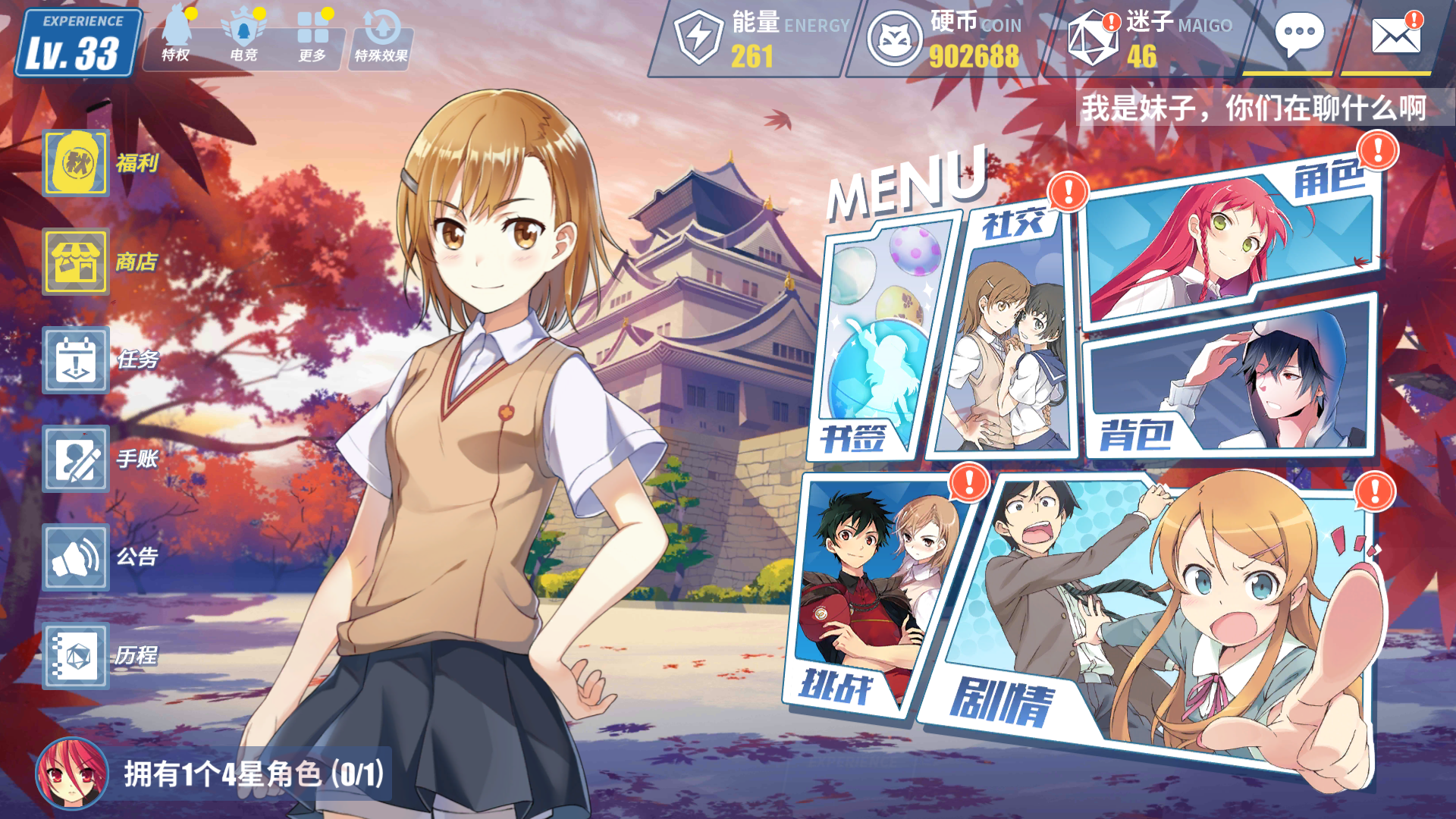Toggle the 特殊效果 special effects button
The width and height of the screenshot is (1456, 819).
[x=381, y=39]
